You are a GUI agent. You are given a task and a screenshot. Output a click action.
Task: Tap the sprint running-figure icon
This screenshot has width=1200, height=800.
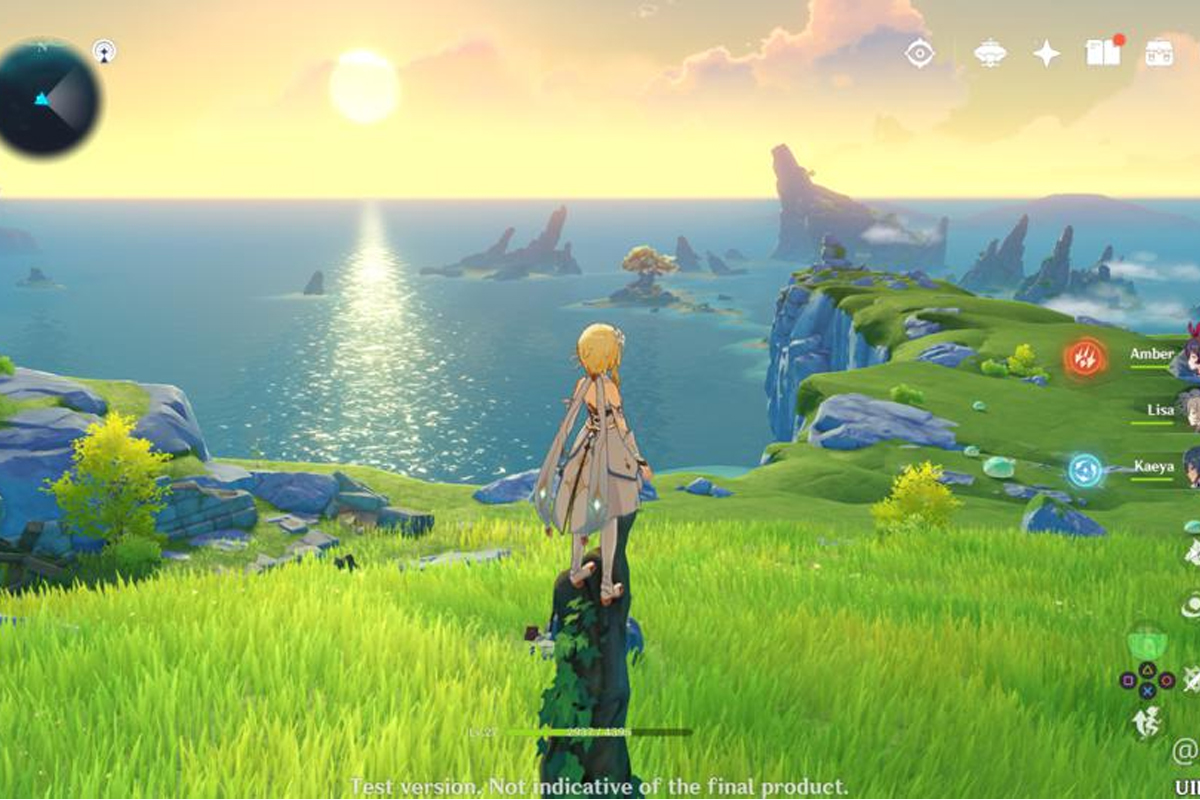[1146, 722]
